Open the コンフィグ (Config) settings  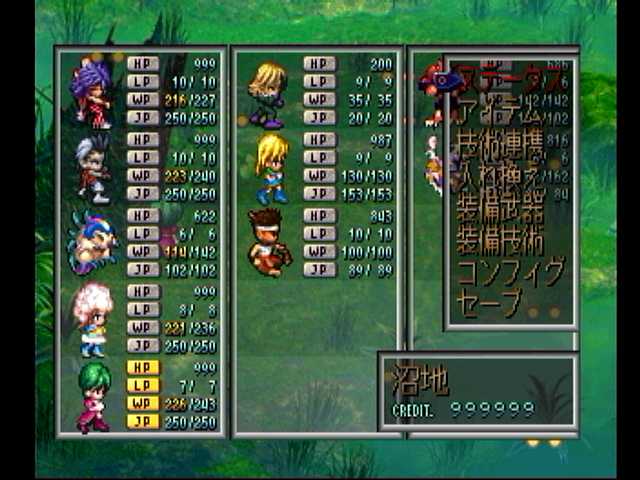510,272
